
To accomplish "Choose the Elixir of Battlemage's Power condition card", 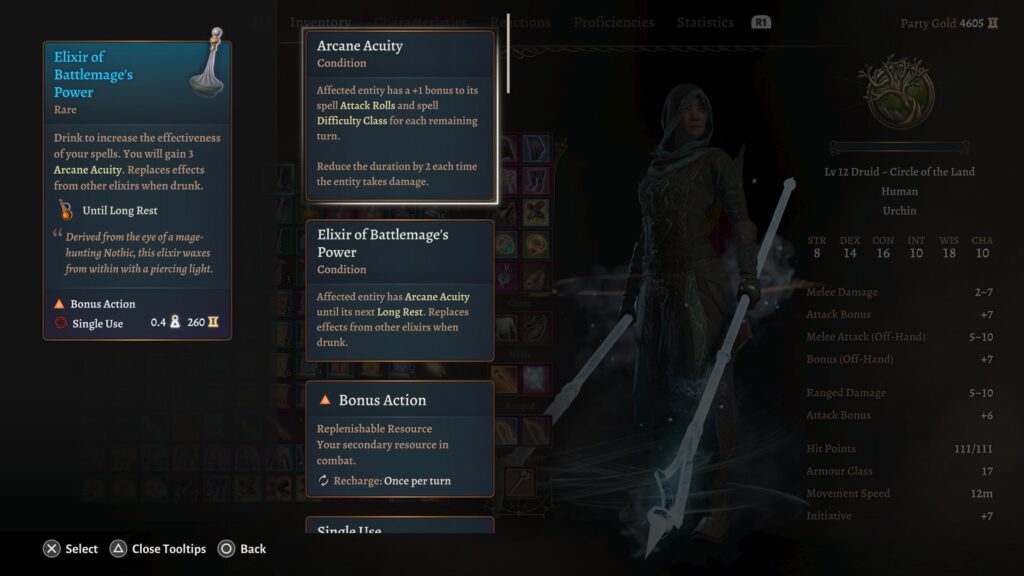I will click(x=400, y=290).
